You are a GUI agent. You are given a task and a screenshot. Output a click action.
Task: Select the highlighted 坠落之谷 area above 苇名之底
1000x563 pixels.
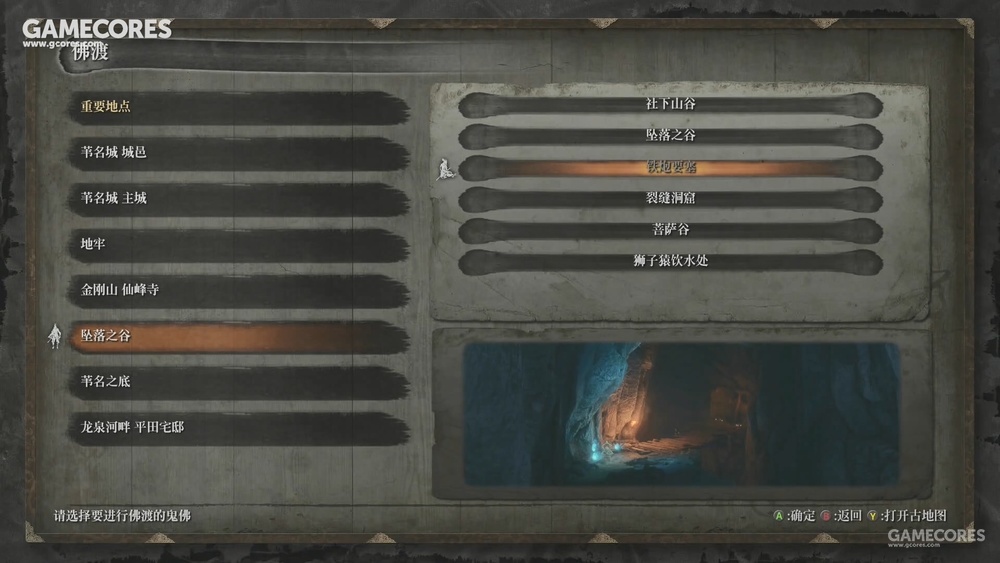click(240, 337)
